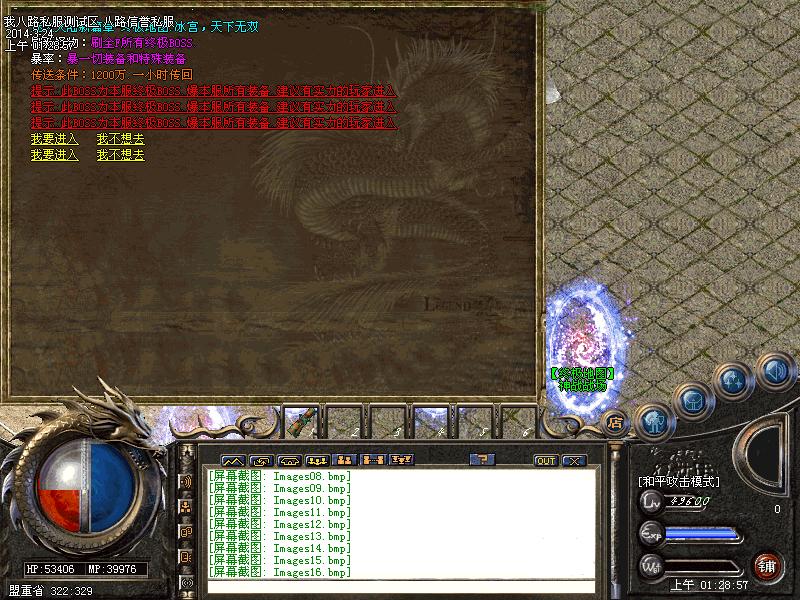Open the bag inventory cube icon
This screenshot has width=800, height=600.
[692, 398]
